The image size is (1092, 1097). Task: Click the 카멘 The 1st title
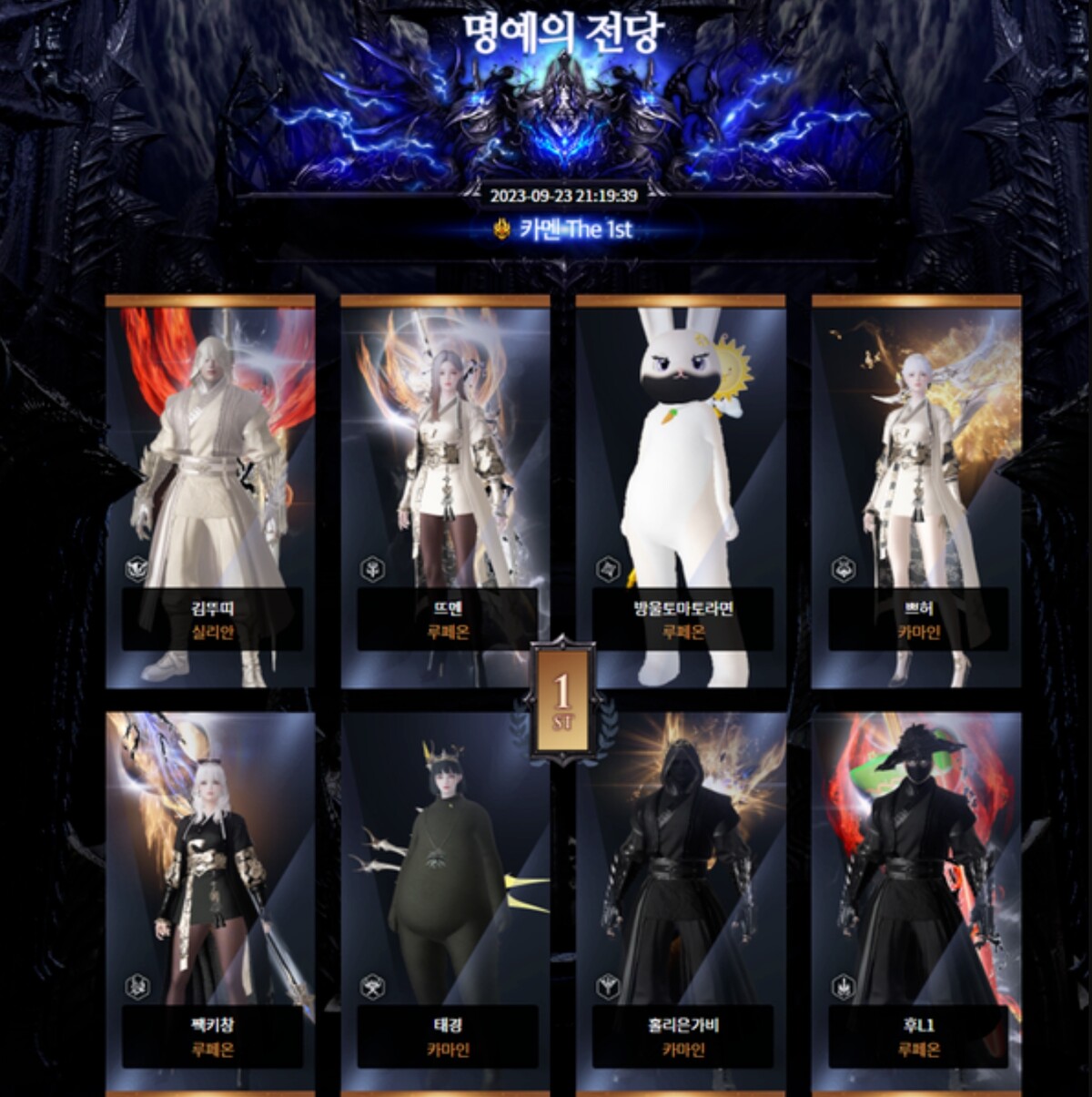click(x=564, y=229)
